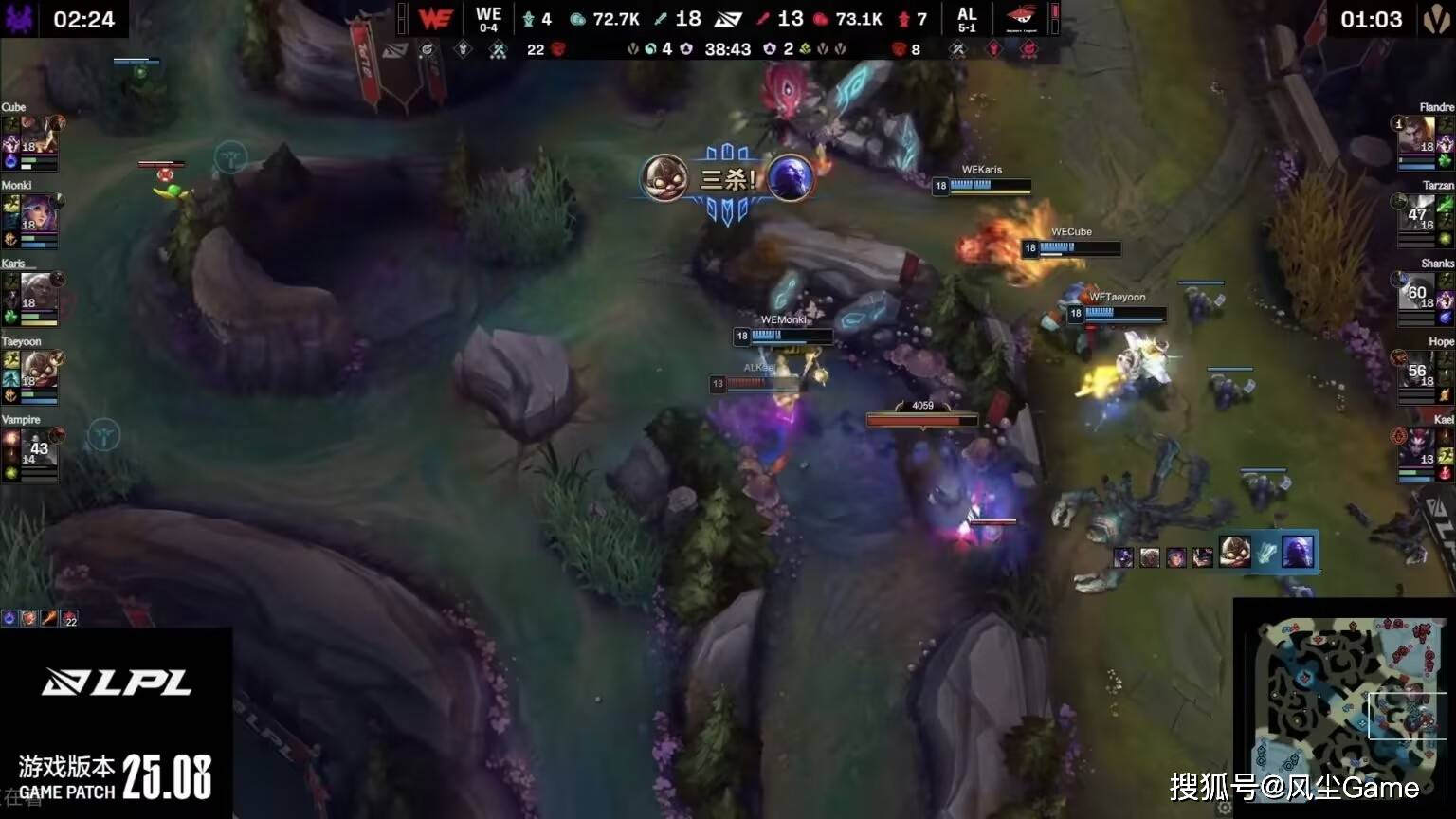Select Monki's champion portrait
Screen dimensions: 1456x819
point(38,212)
